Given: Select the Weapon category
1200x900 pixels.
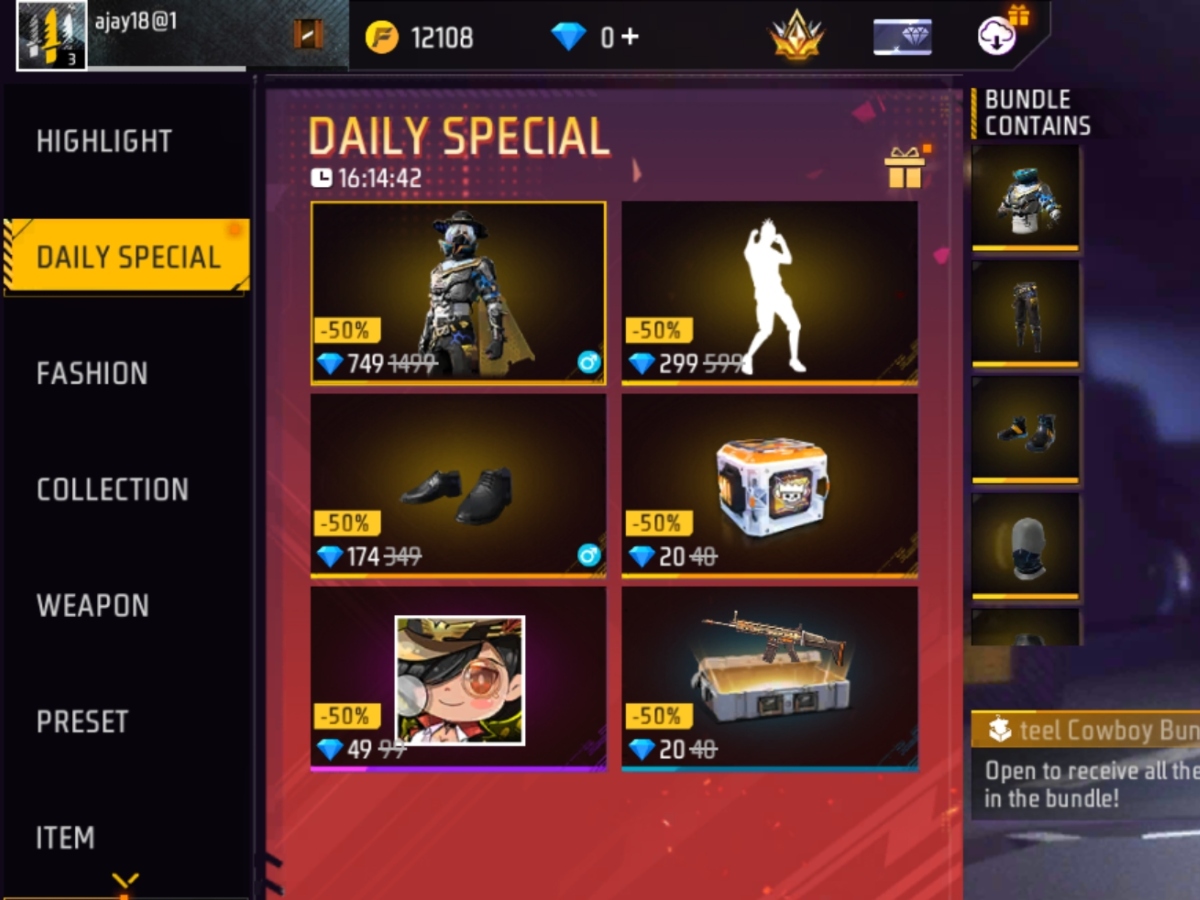Looking at the screenshot, I should (x=92, y=605).
